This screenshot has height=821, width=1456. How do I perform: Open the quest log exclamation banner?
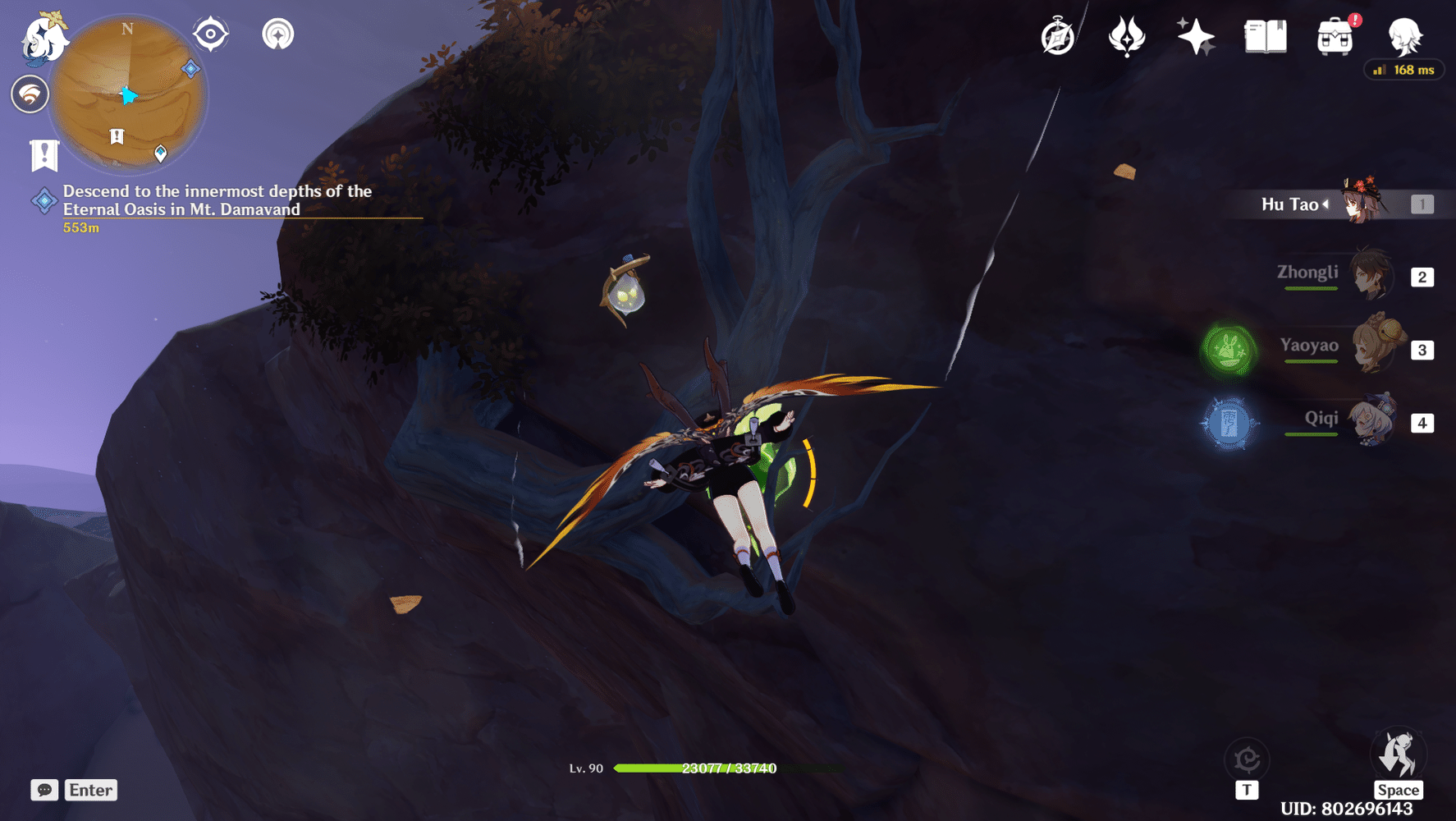(x=44, y=155)
